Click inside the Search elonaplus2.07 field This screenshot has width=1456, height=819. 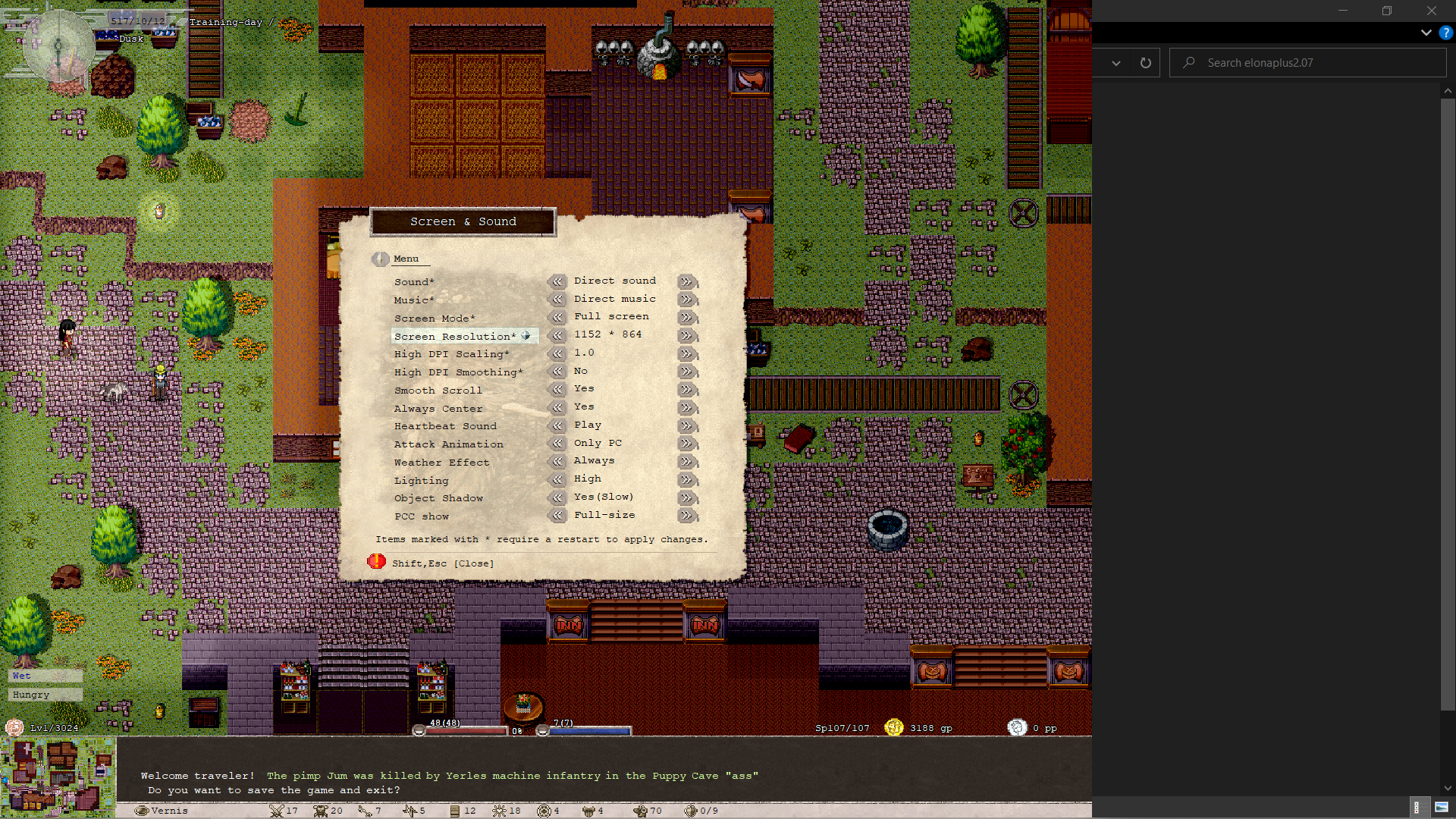coord(1289,62)
